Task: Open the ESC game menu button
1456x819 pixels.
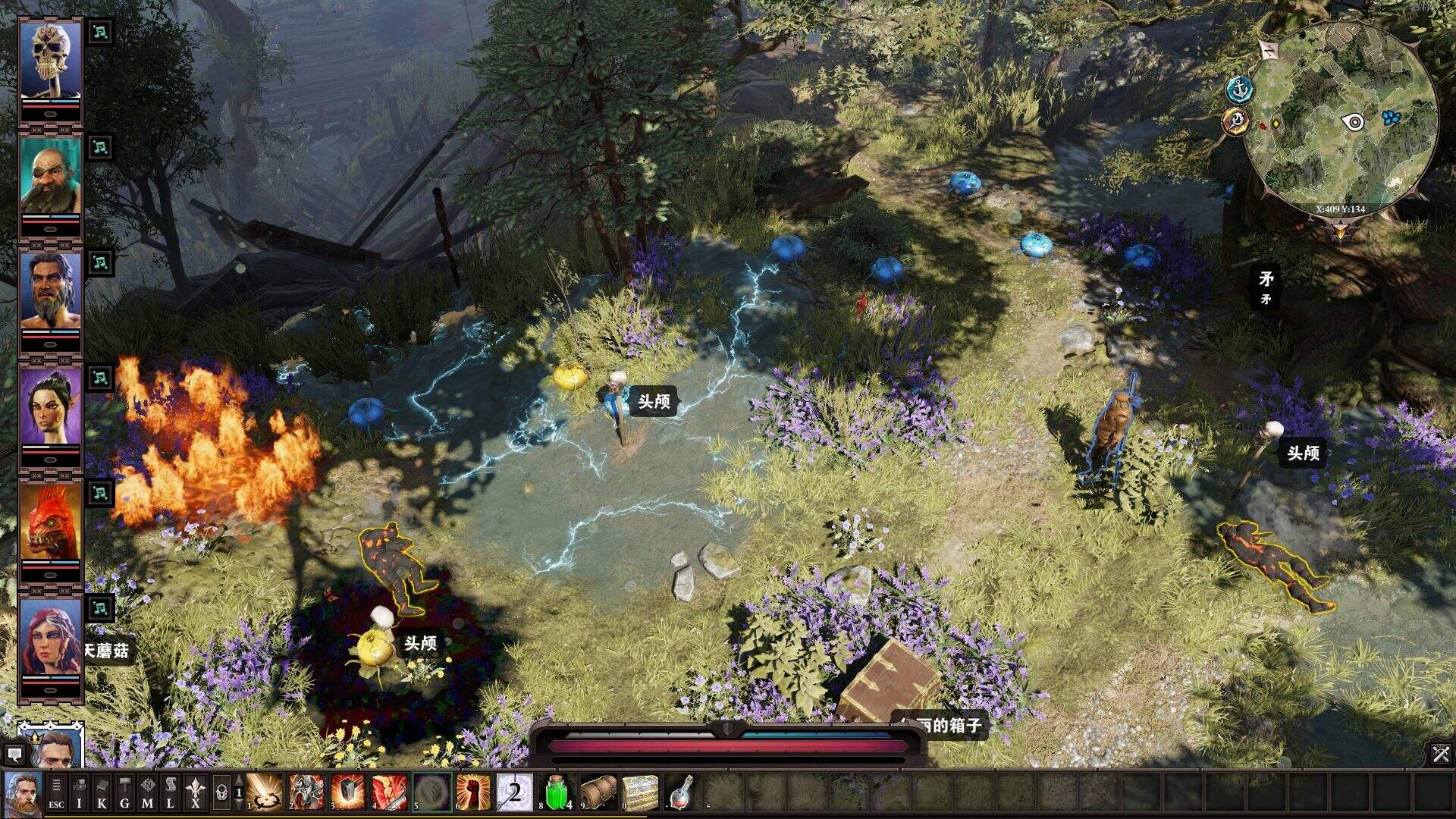Action: tap(56, 792)
